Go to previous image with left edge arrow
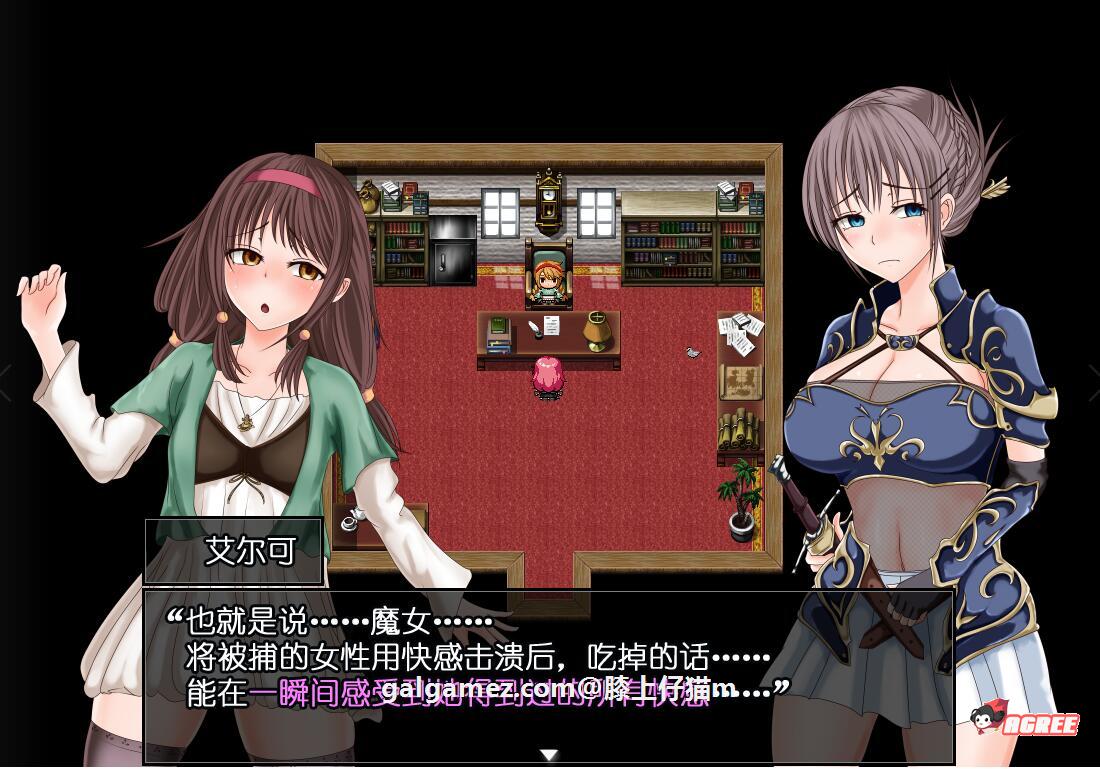The width and height of the screenshot is (1100, 769). pyautogui.click(x=6, y=383)
